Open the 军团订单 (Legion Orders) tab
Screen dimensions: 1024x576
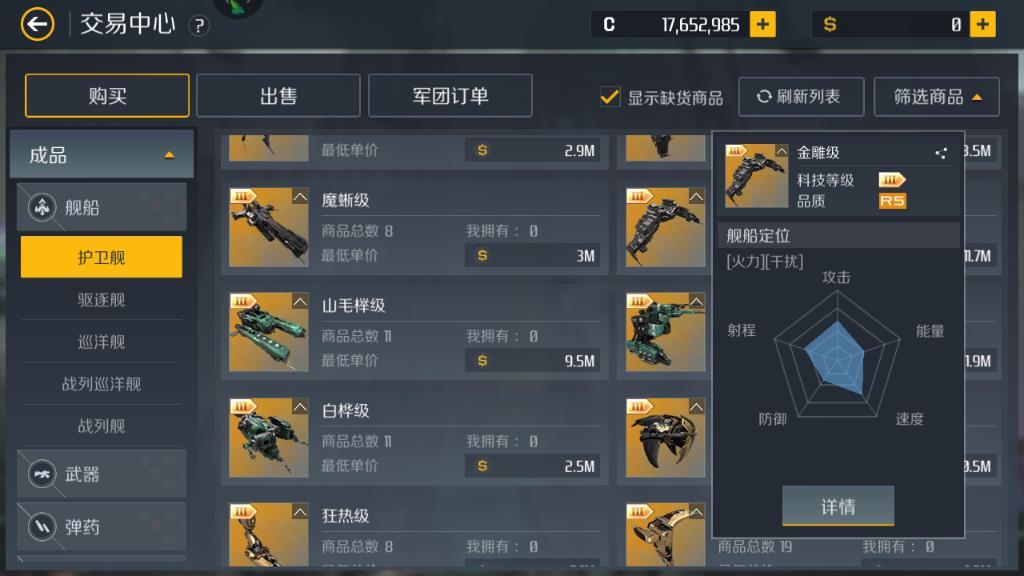[x=450, y=96]
